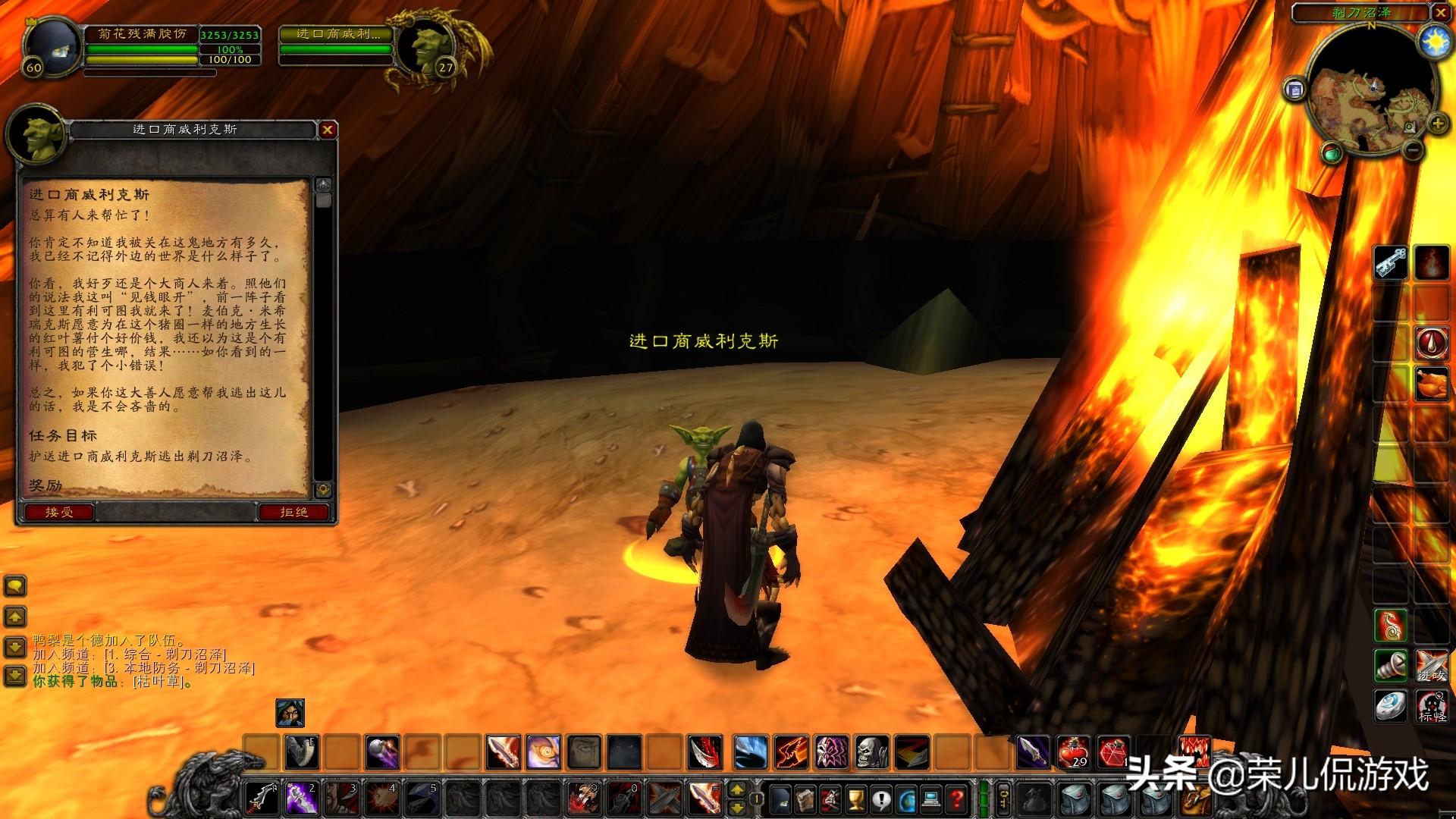Use the red potion stack of 29
Viewport: 1456px width, 819px height.
[x=1074, y=752]
